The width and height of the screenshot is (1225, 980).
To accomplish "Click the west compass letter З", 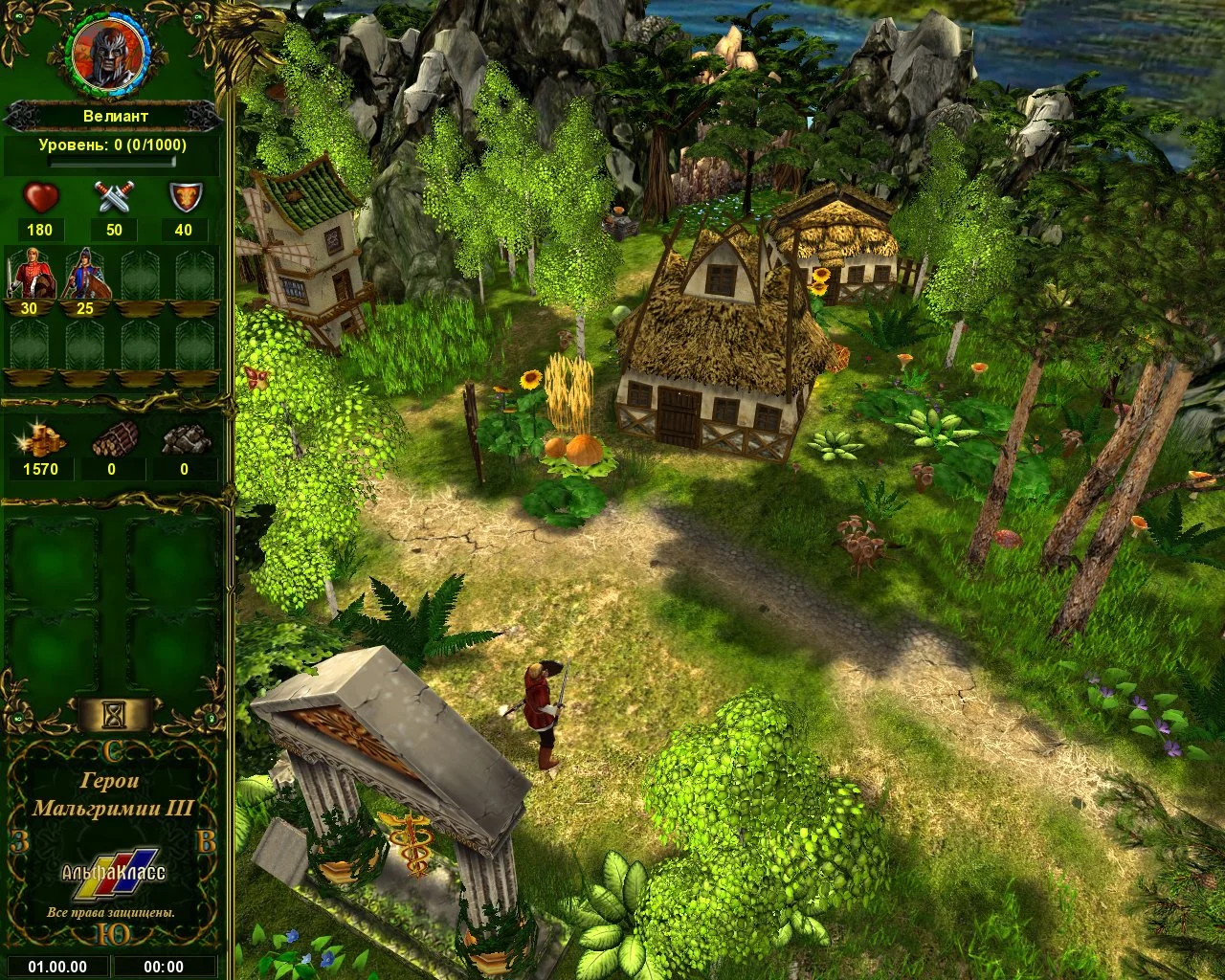I will (20, 843).
